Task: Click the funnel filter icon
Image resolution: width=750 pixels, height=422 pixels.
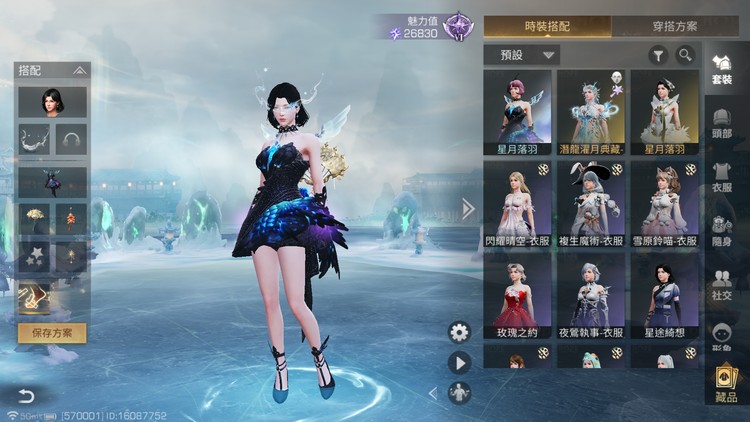Action: [x=659, y=55]
